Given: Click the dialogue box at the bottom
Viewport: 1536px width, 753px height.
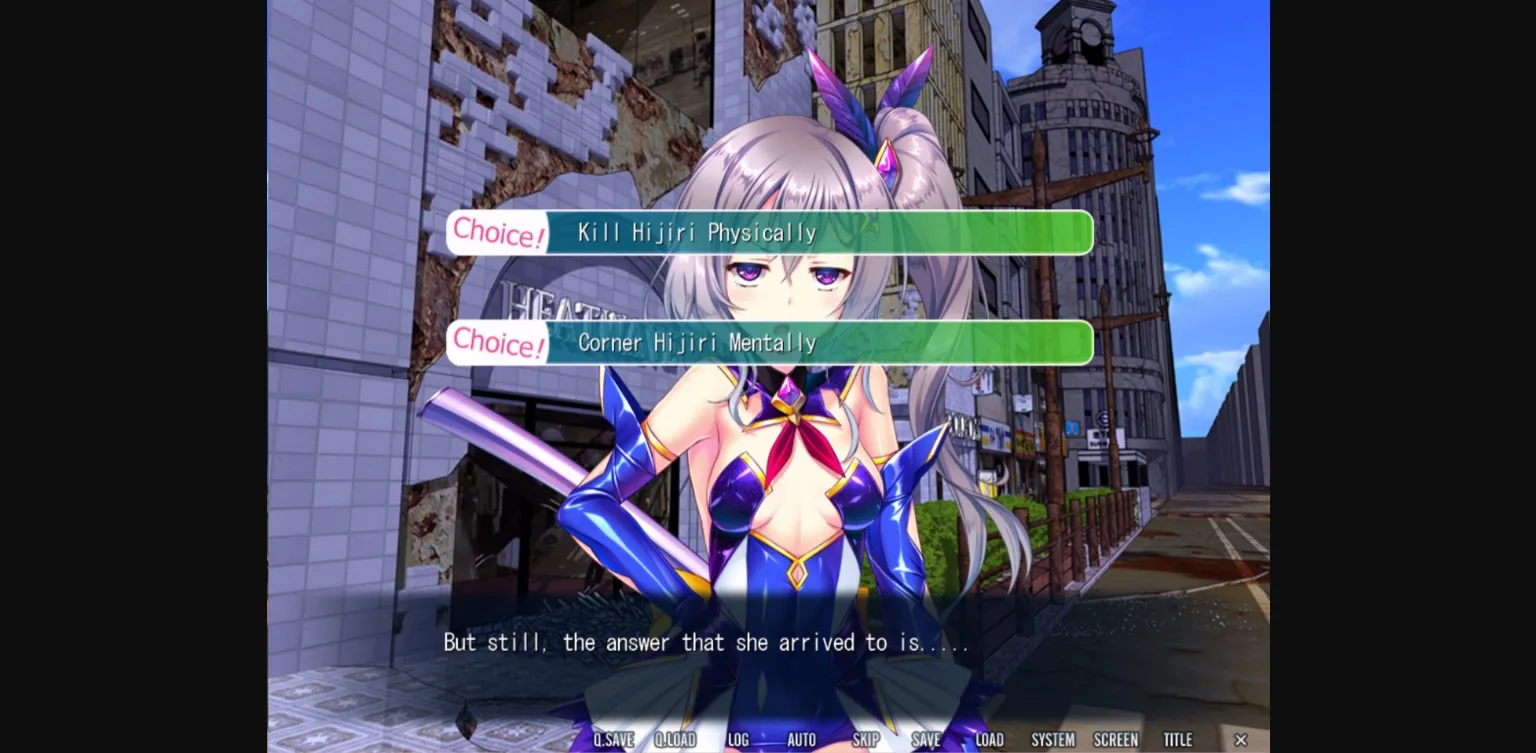Looking at the screenshot, I should [x=768, y=660].
